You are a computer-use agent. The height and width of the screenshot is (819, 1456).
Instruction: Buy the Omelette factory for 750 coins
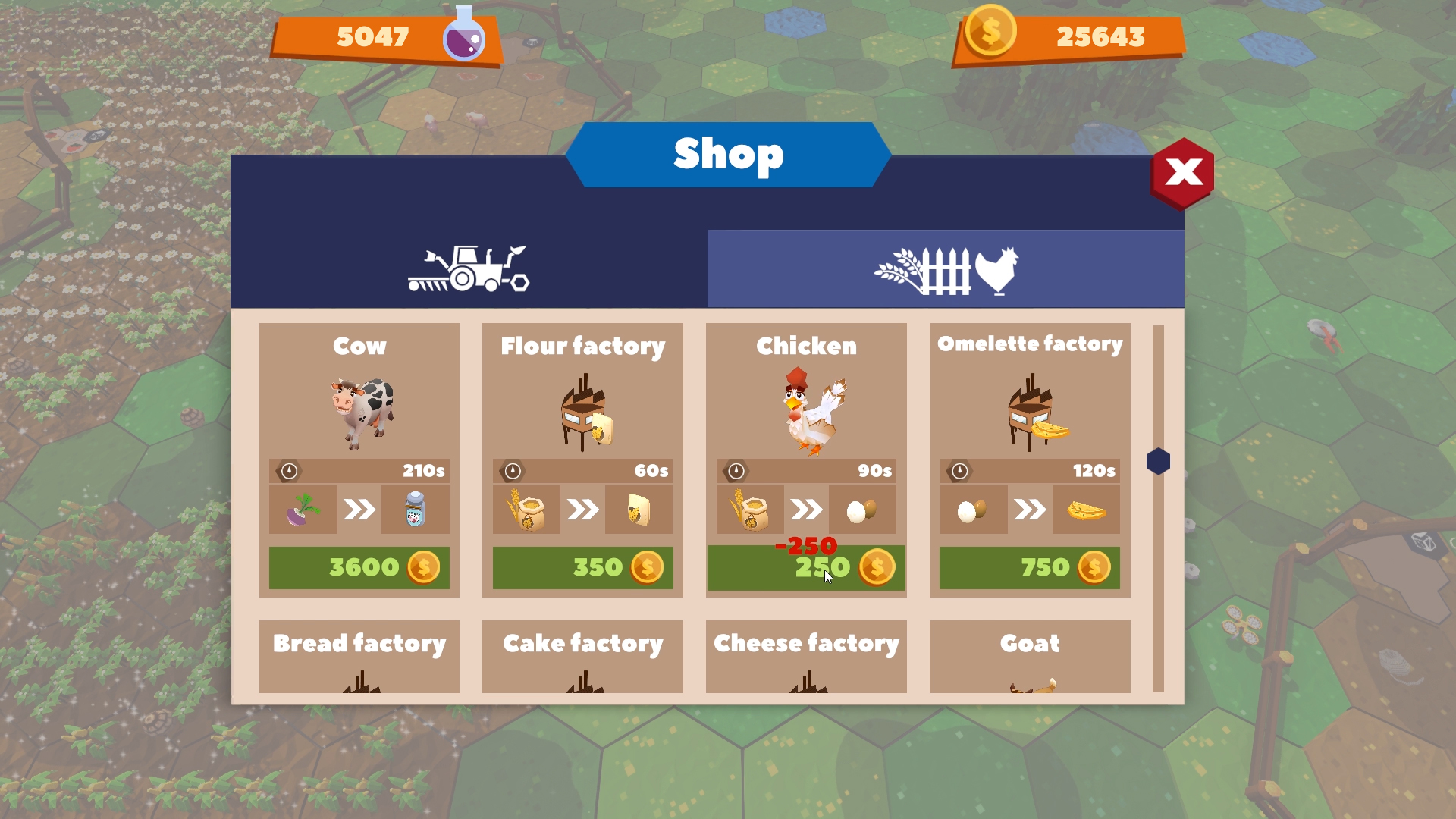tap(1029, 567)
